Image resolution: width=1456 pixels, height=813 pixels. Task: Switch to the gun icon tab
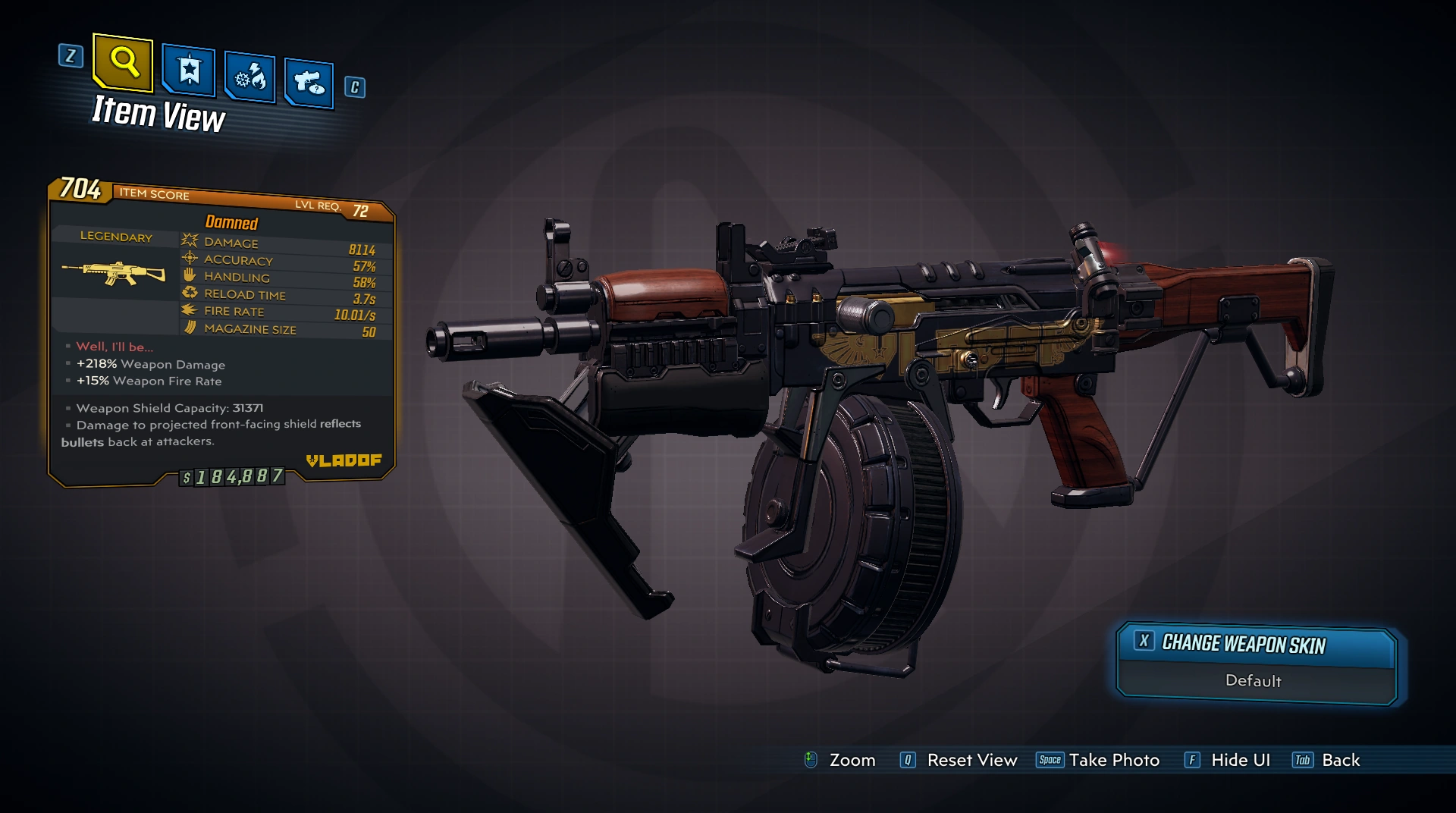tap(309, 82)
